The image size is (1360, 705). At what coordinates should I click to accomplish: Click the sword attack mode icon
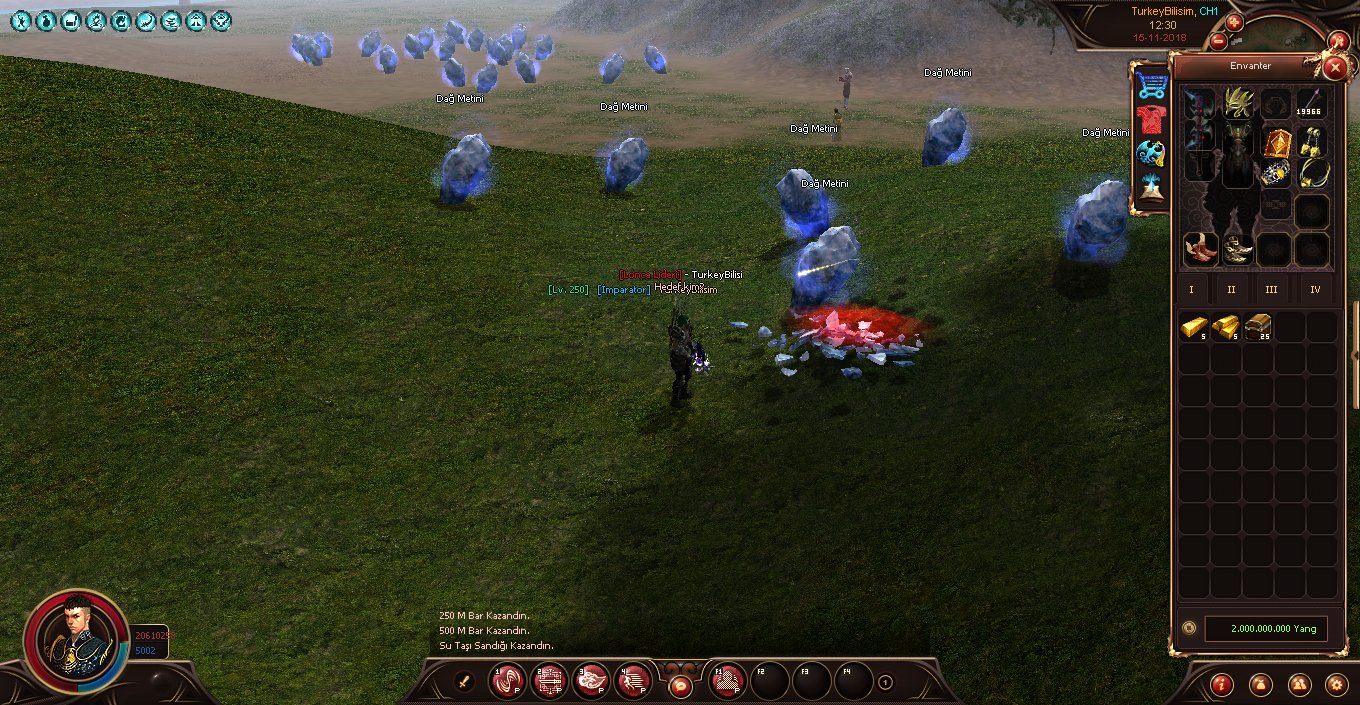pyautogui.click(x=464, y=682)
